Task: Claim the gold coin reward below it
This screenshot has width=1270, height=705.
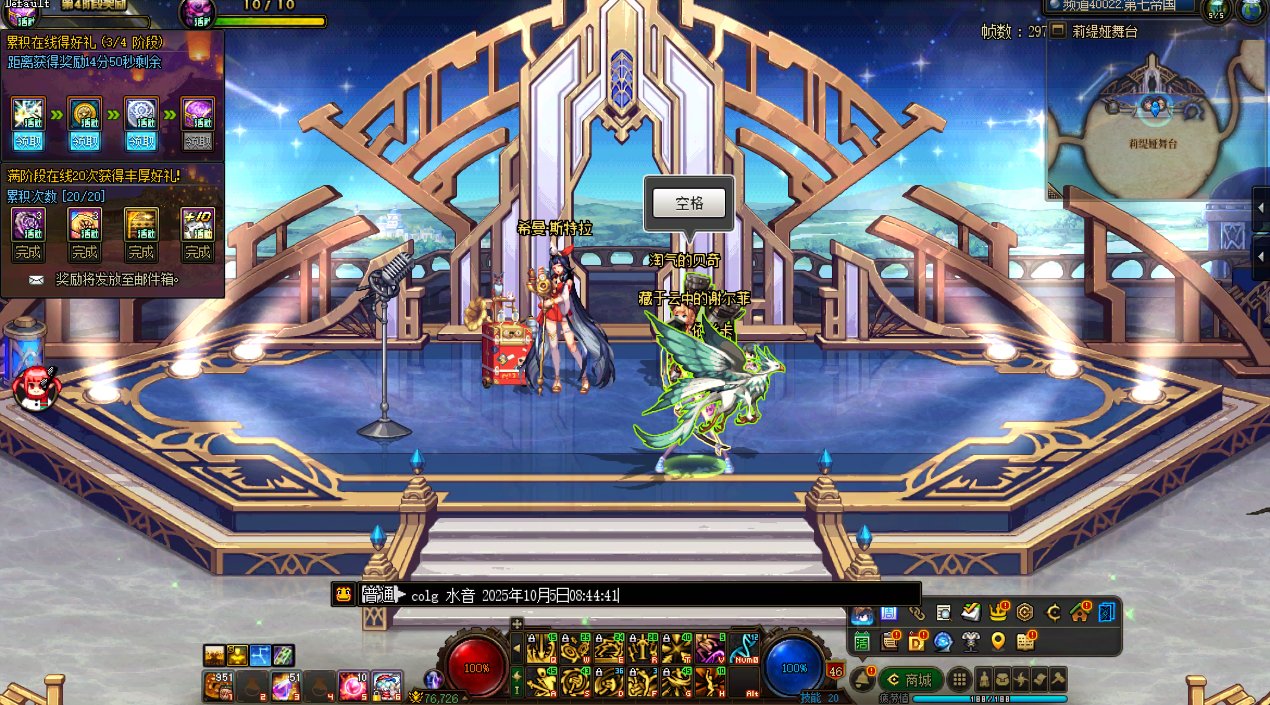Action: 84,142
